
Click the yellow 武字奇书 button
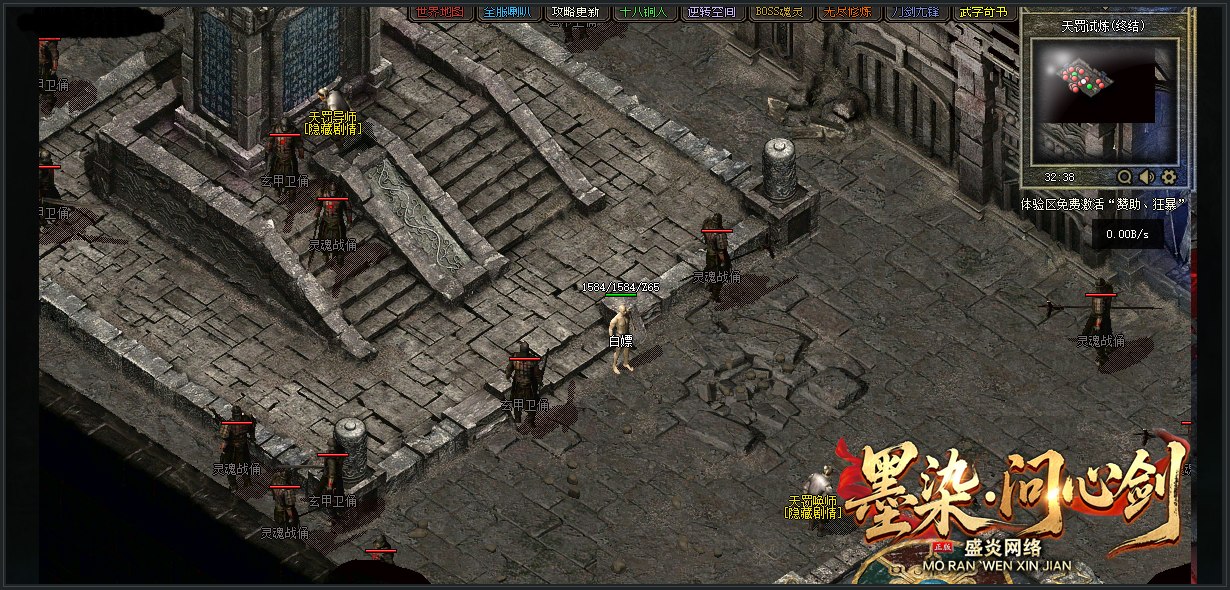(x=984, y=12)
